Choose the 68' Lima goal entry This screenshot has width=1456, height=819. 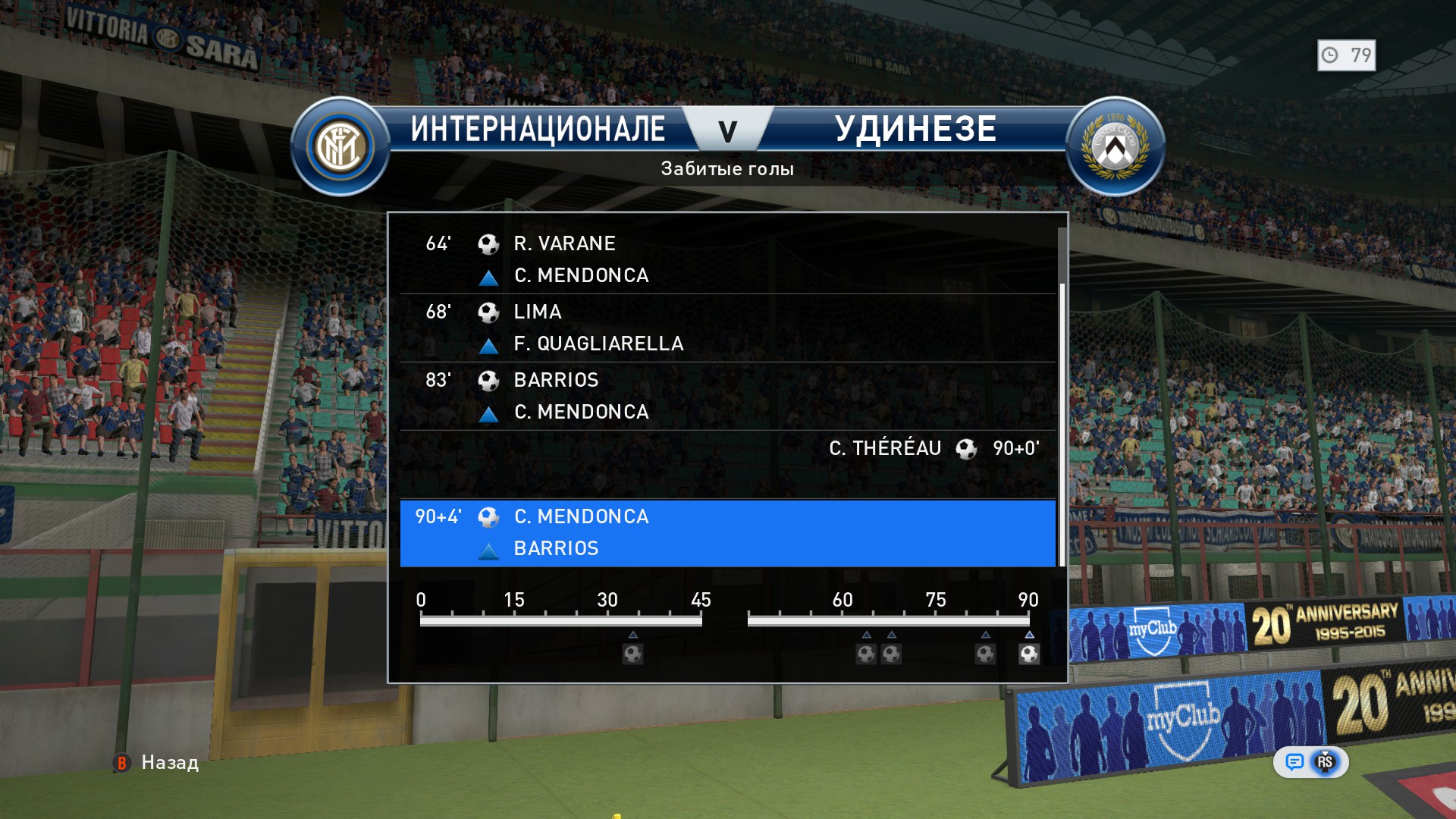tap(726, 328)
